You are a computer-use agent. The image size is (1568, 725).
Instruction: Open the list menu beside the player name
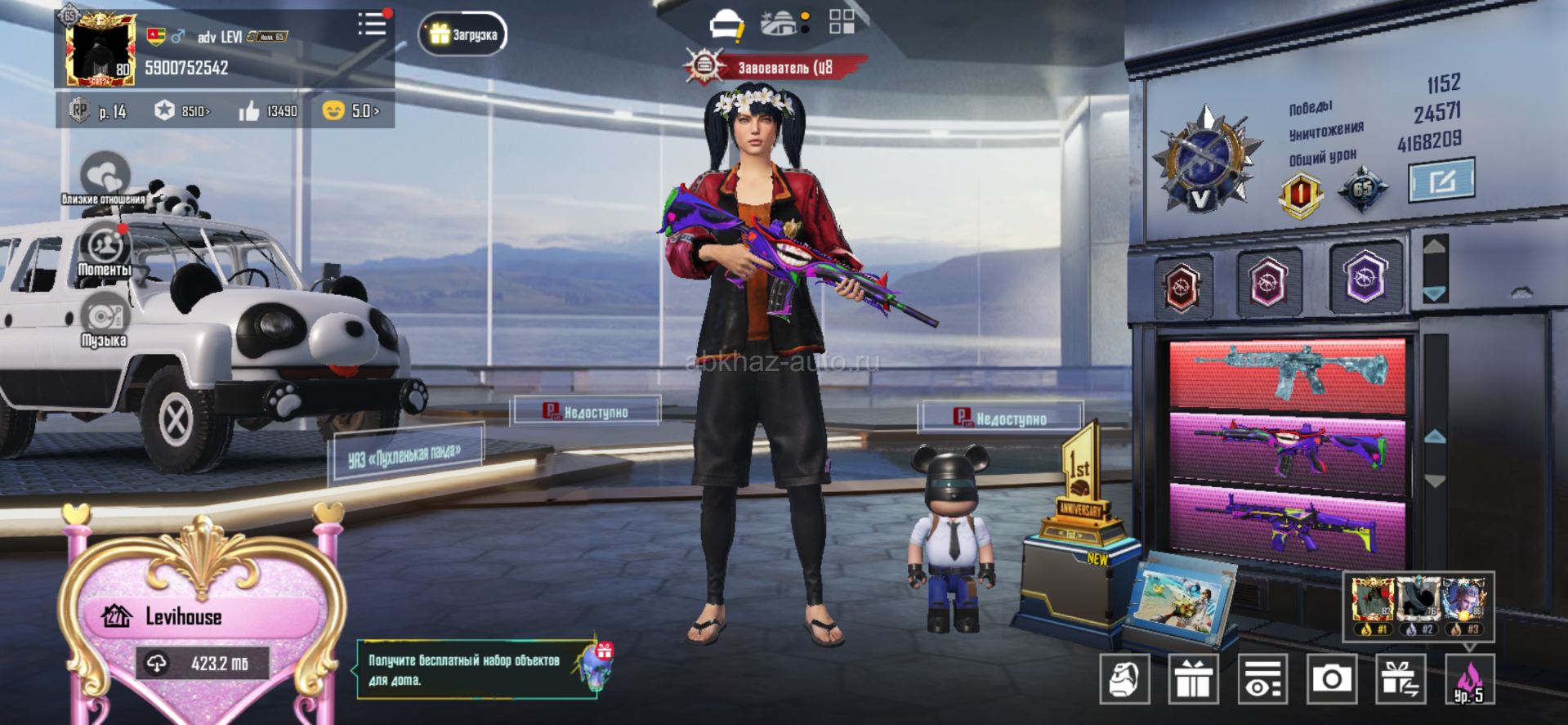pos(373,24)
